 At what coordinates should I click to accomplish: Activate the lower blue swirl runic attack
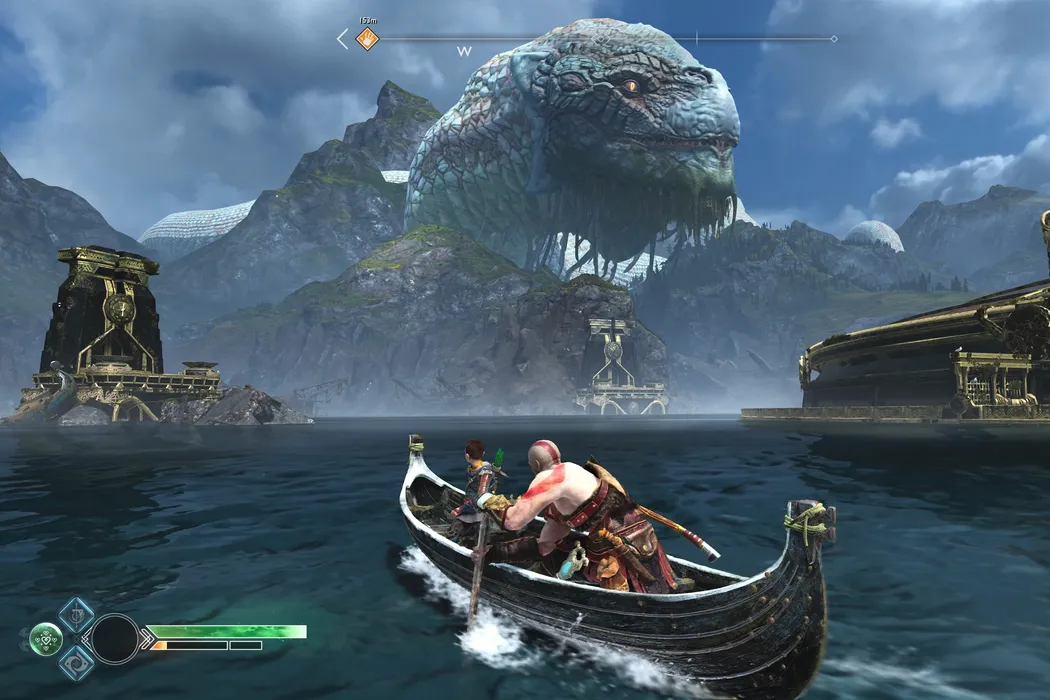click(77, 662)
